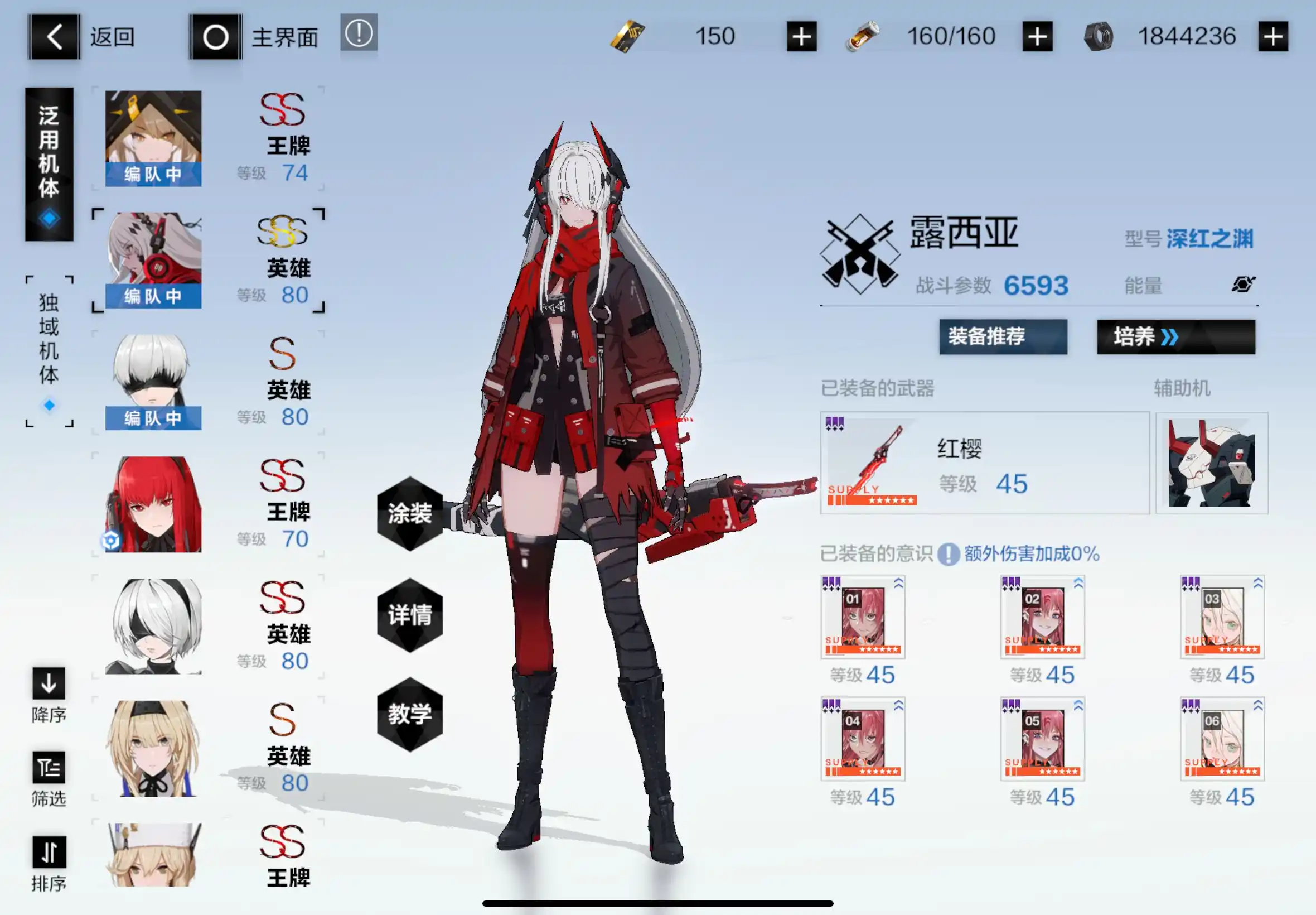This screenshot has height=915, width=1316.
Task: Select memory slot 01
Action: click(x=863, y=617)
